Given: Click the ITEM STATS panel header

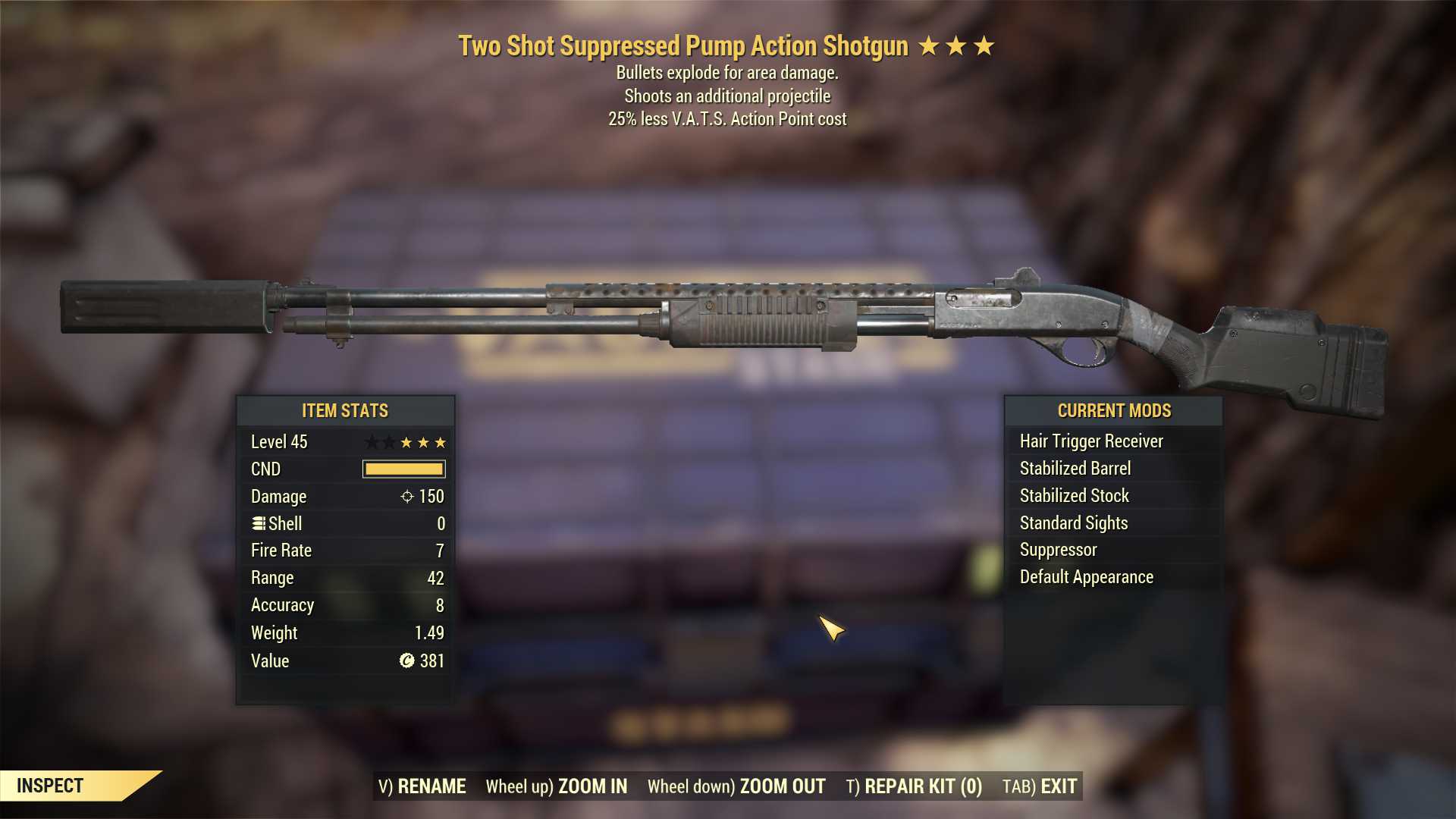Looking at the screenshot, I should (x=345, y=410).
